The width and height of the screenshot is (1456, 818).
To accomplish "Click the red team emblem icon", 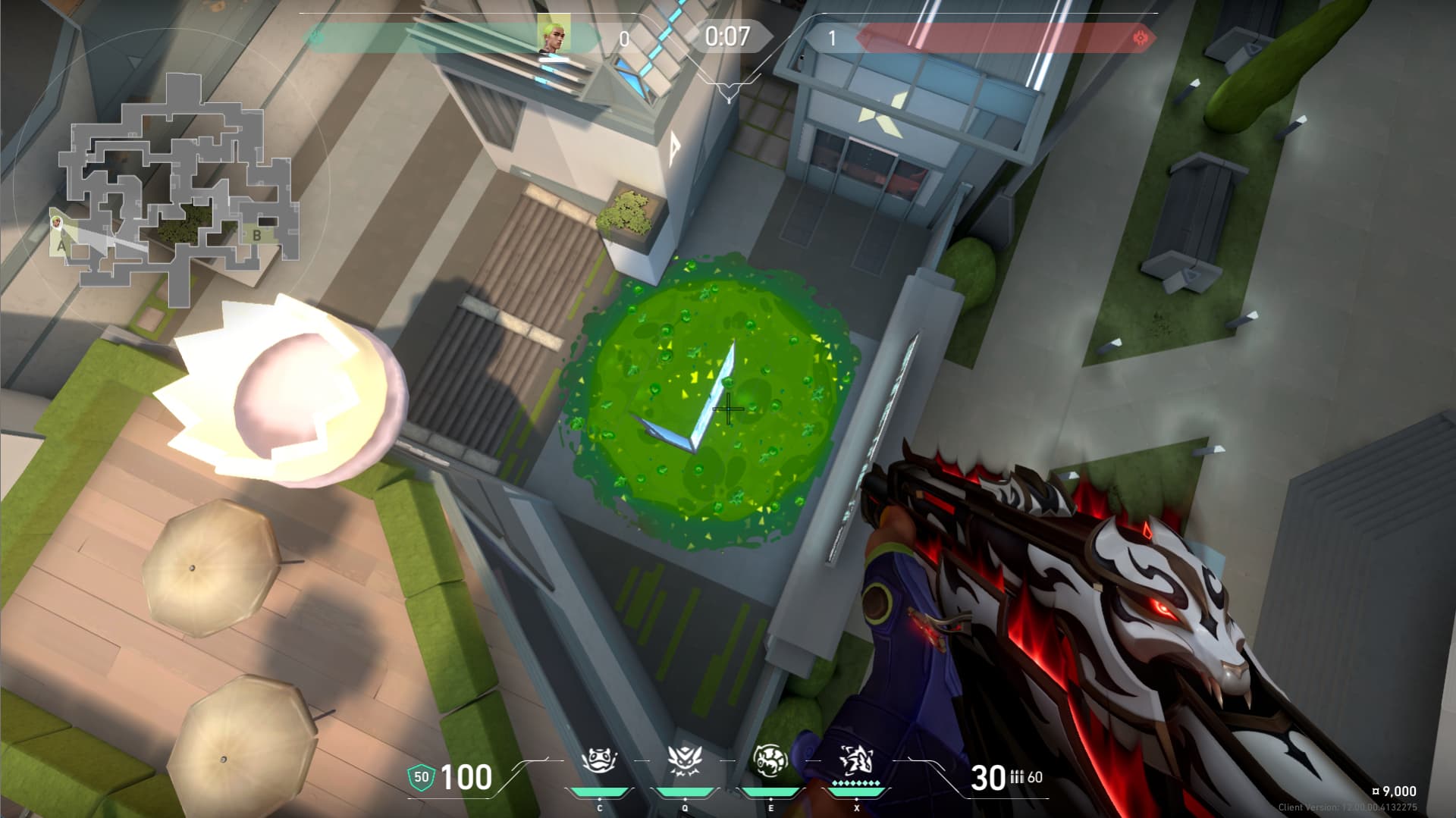I will point(1139,38).
